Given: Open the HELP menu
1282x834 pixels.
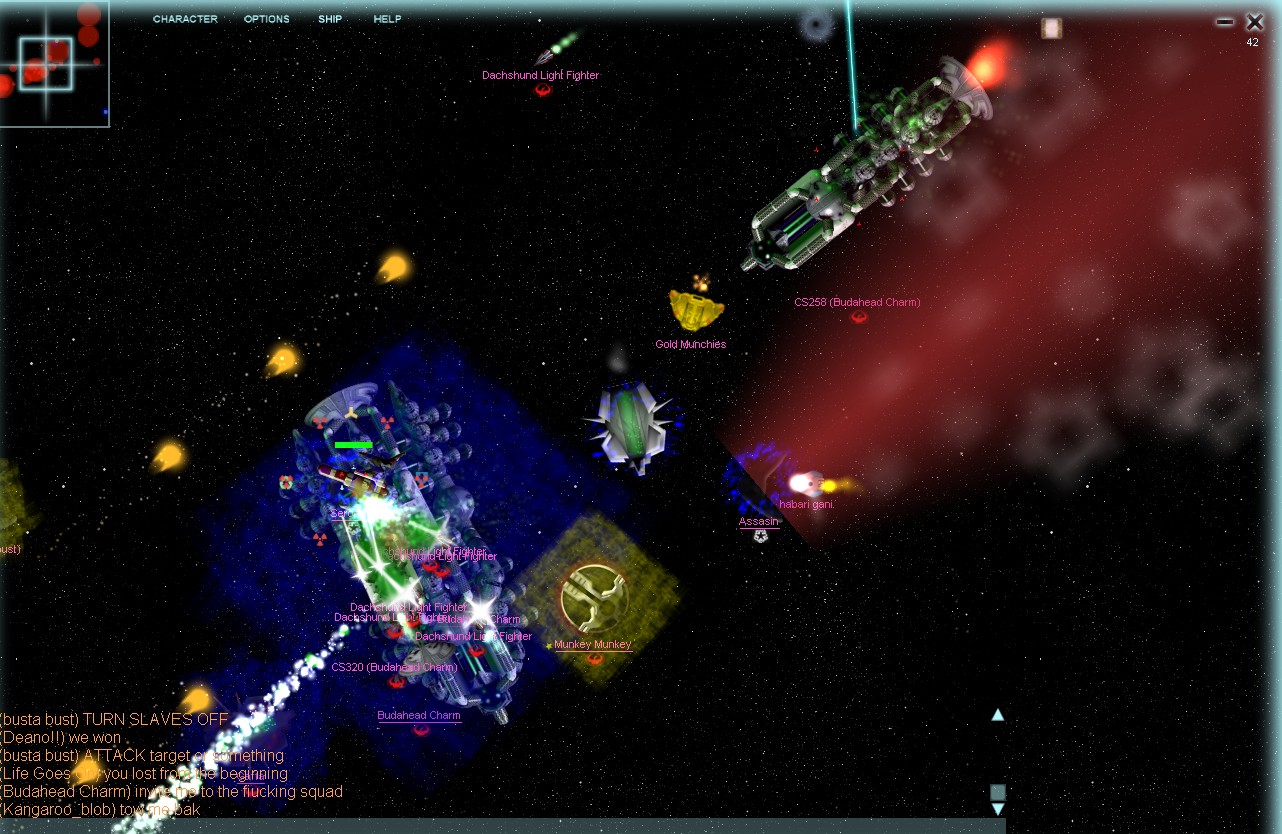Looking at the screenshot, I should point(387,19).
